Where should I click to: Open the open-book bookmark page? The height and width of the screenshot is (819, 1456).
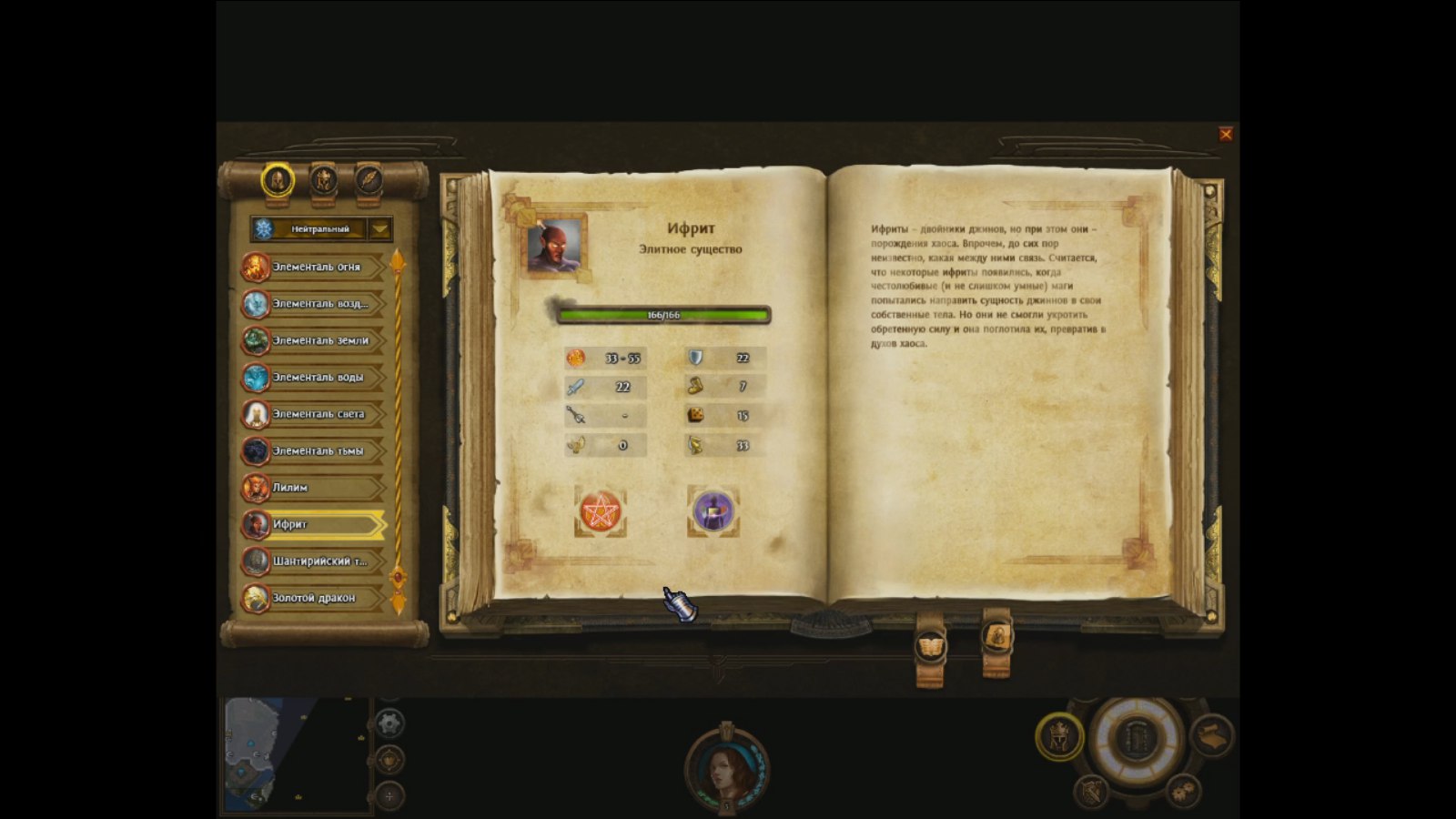[930, 648]
